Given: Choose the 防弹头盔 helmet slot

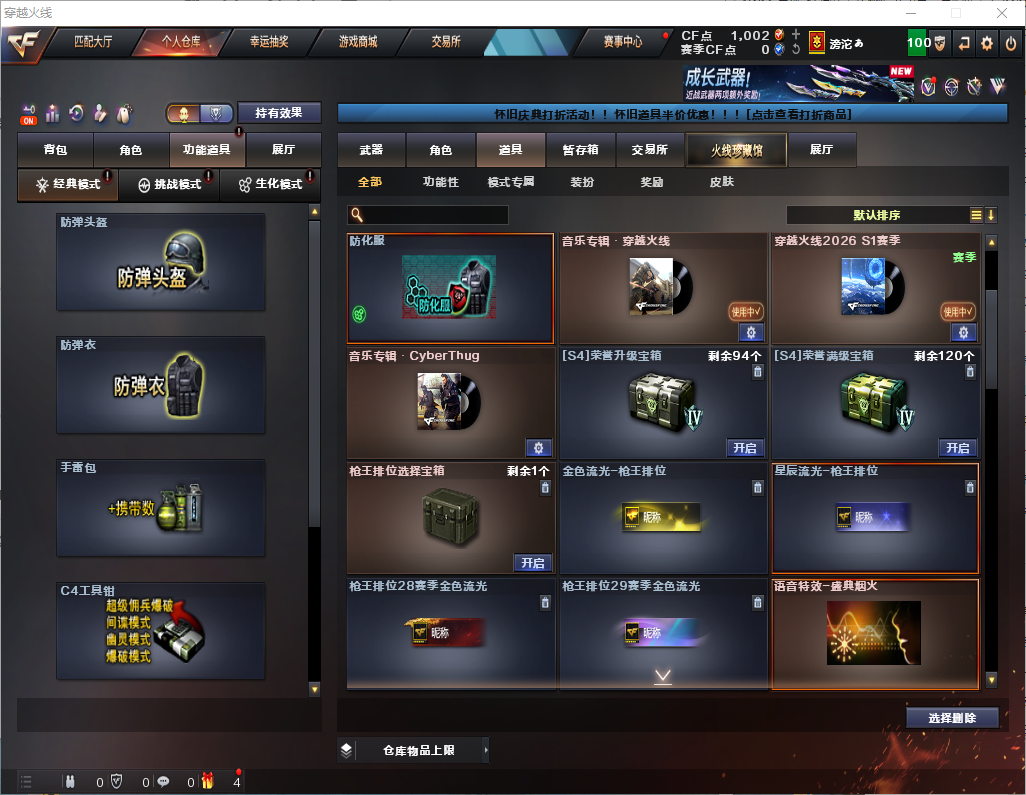Looking at the screenshot, I should point(161,262).
